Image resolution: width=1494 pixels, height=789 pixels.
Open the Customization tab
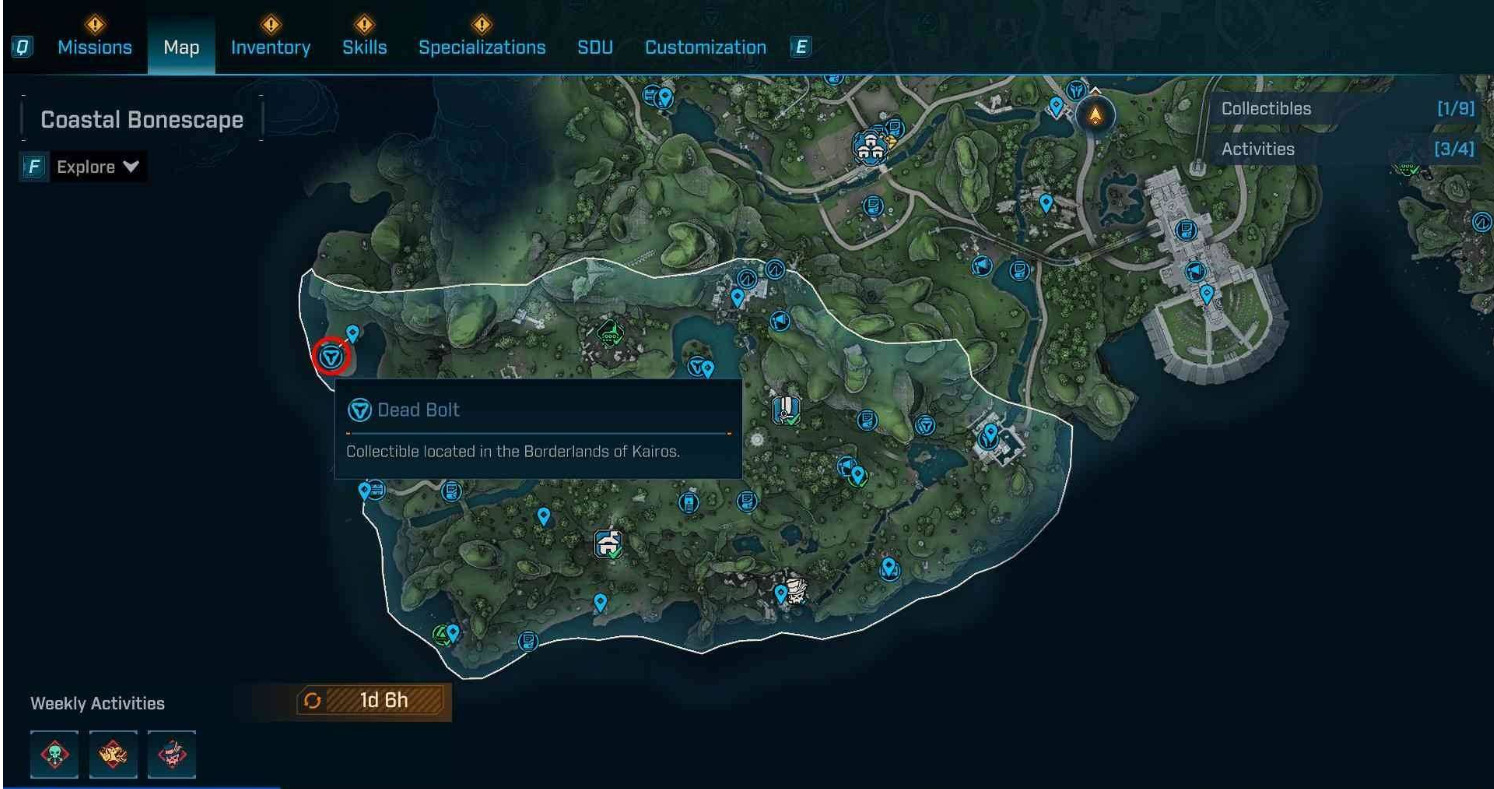[705, 47]
